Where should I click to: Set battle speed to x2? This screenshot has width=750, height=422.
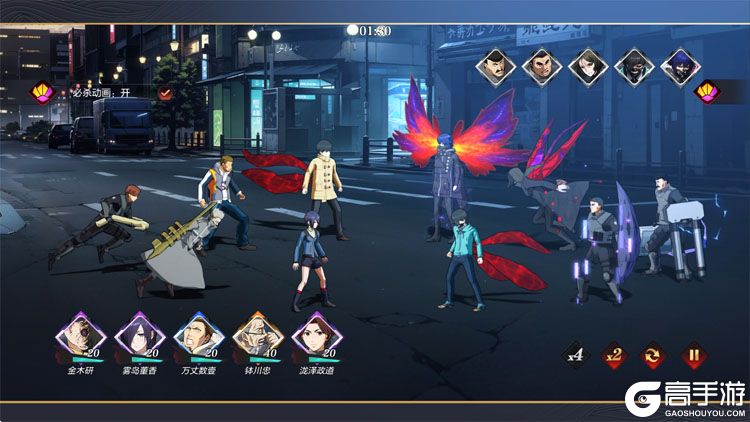coord(614,355)
